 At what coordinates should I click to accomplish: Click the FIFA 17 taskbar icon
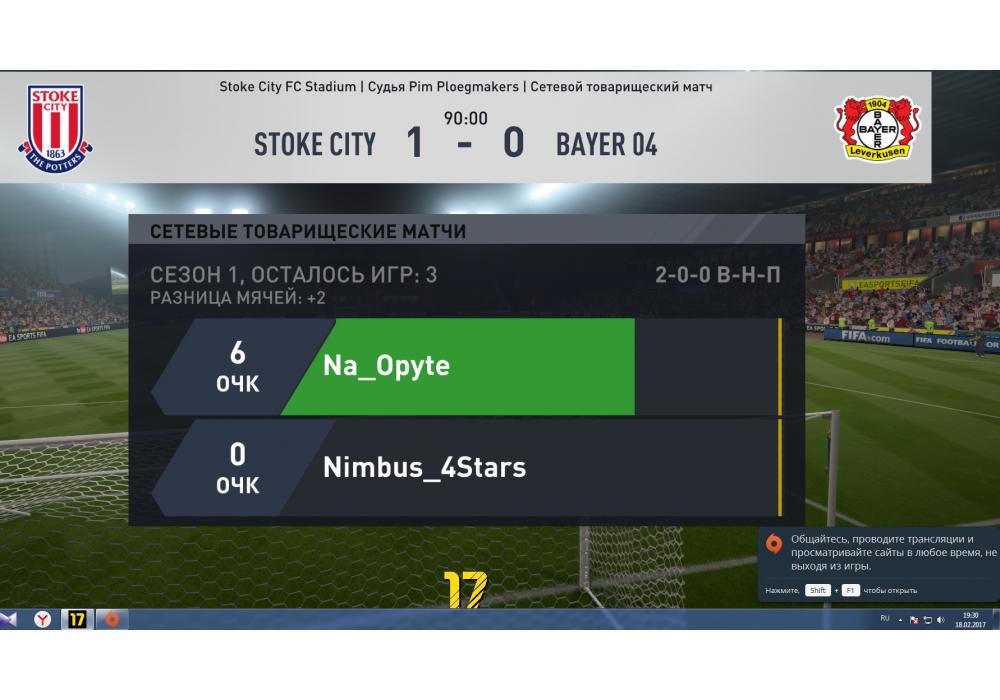point(77,620)
